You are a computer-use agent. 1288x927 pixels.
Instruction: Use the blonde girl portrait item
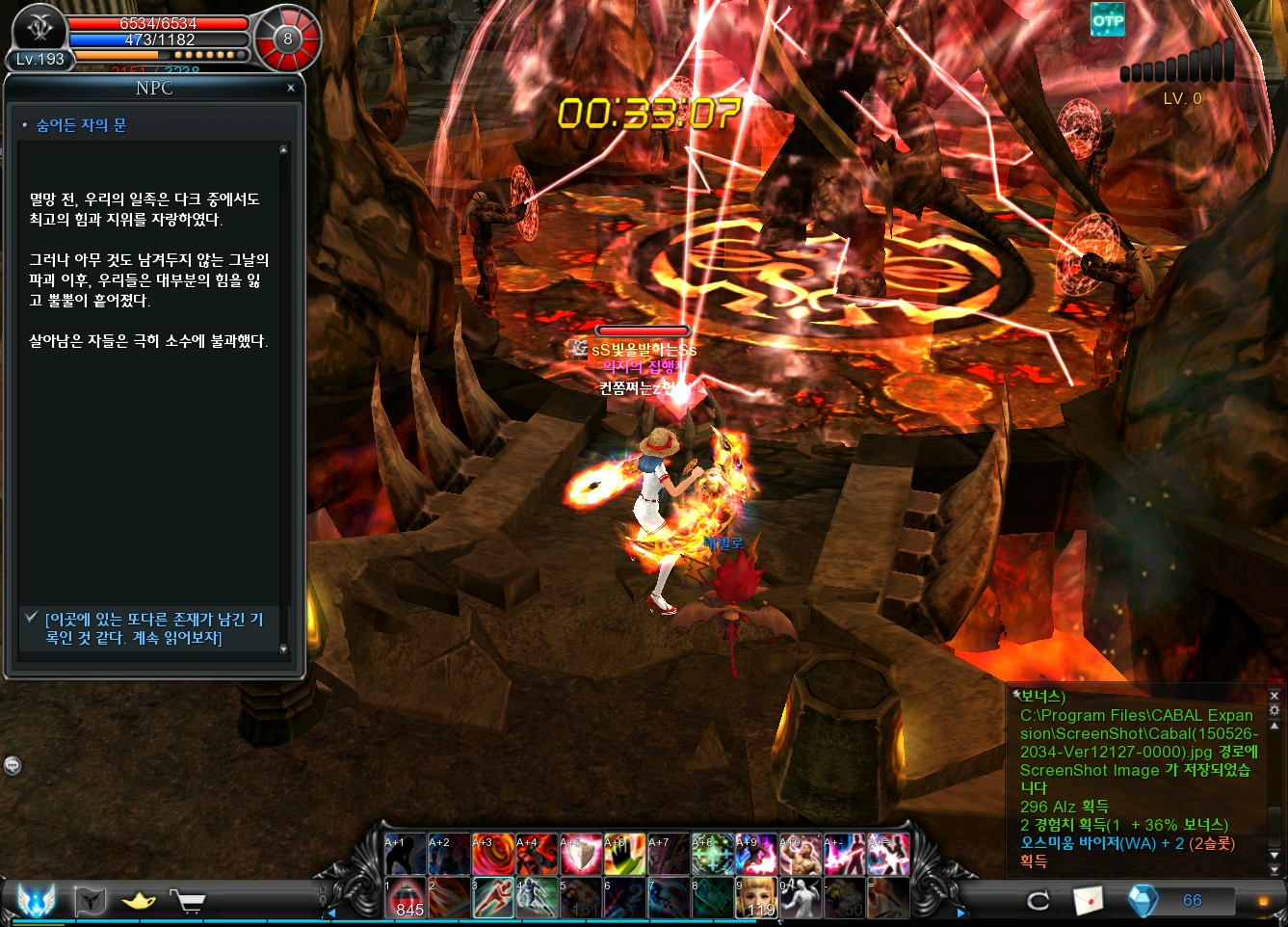756,898
